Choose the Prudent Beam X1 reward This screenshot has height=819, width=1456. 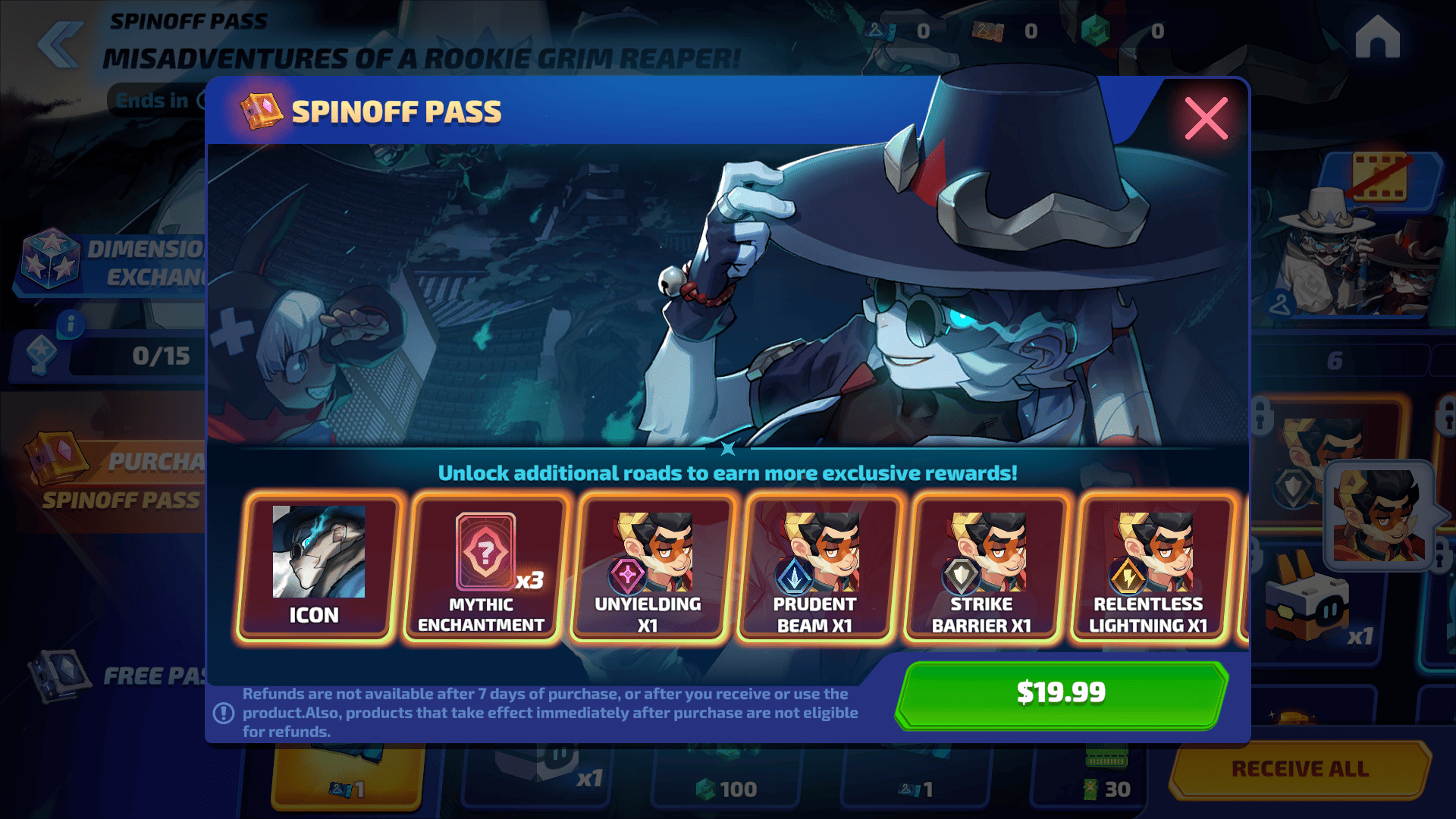[x=815, y=567]
